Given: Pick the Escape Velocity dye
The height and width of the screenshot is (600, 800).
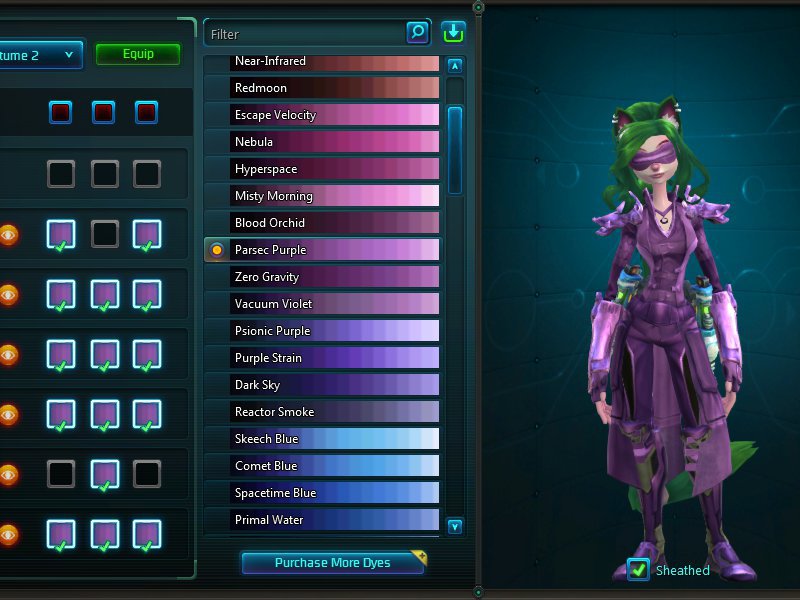Looking at the screenshot, I should [x=322, y=115].
